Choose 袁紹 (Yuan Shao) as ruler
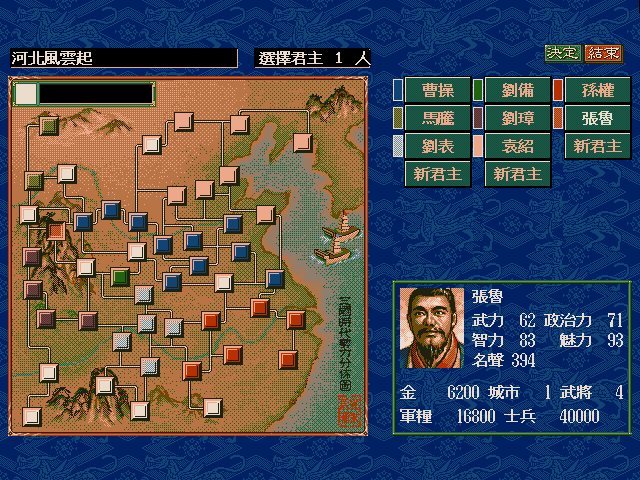Screen dimensions: 640x480 pos(518,146)
